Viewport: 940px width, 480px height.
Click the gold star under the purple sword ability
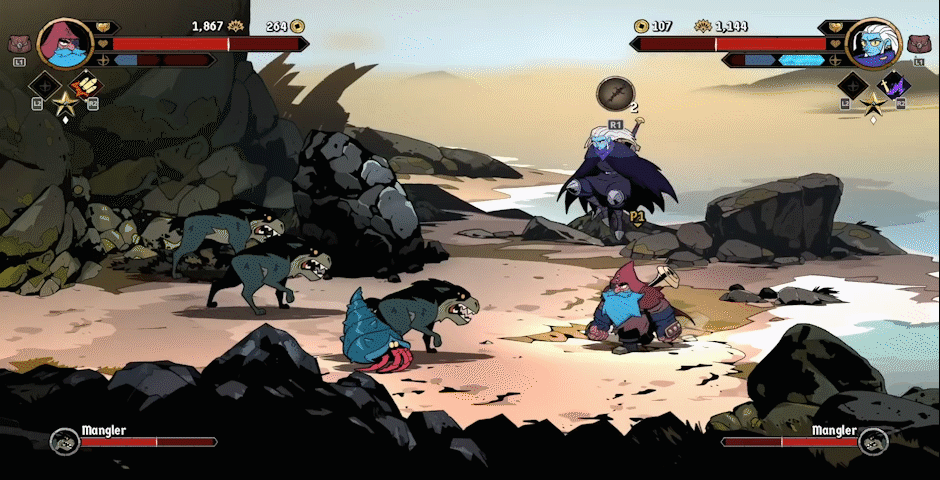(873, 101)
